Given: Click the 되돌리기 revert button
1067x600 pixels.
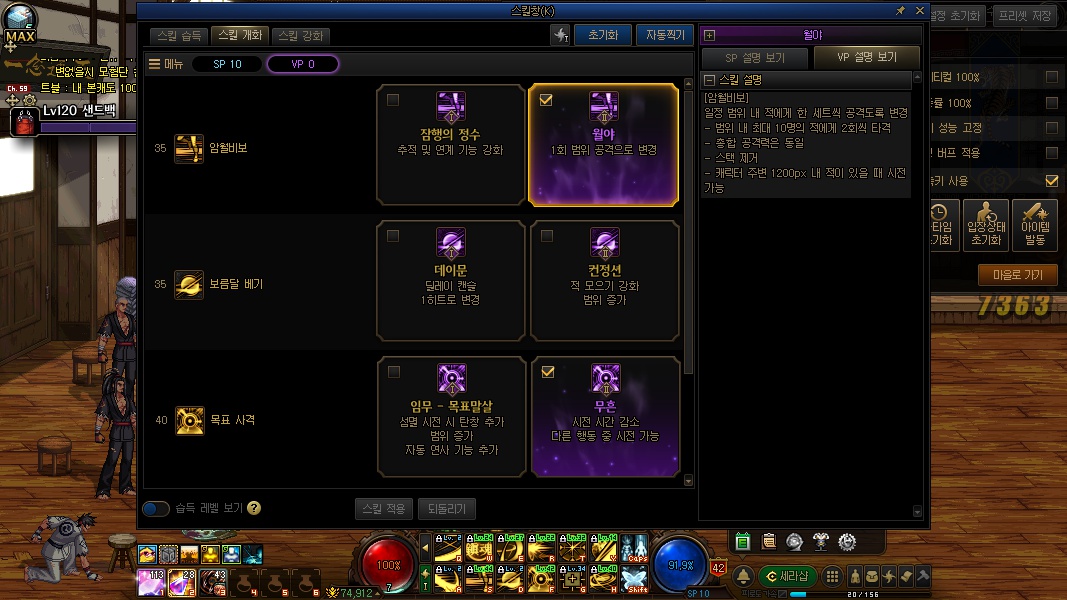Looking at the screenshot, I should point(446,509).
